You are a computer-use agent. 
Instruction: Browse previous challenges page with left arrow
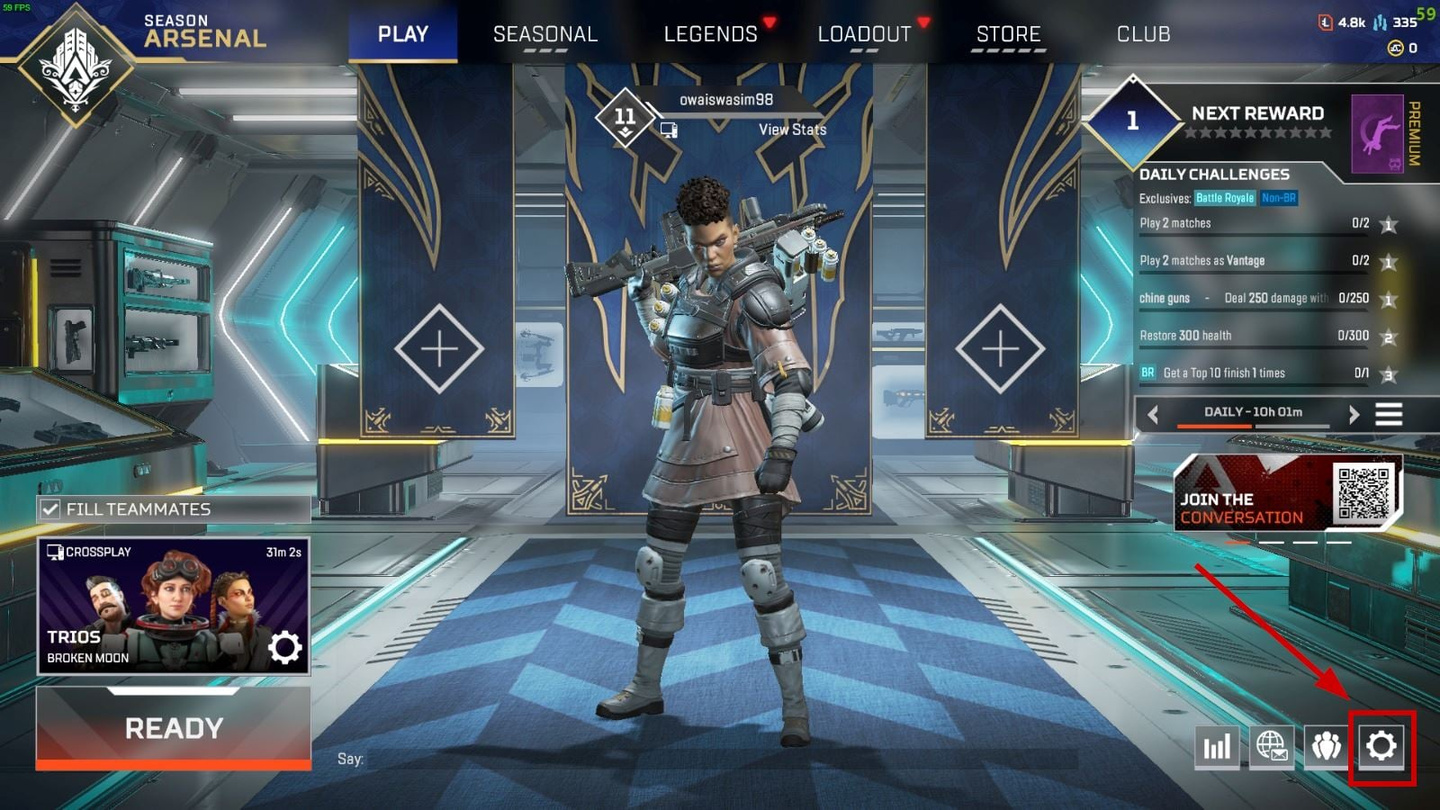click(x=1152, y=412)
